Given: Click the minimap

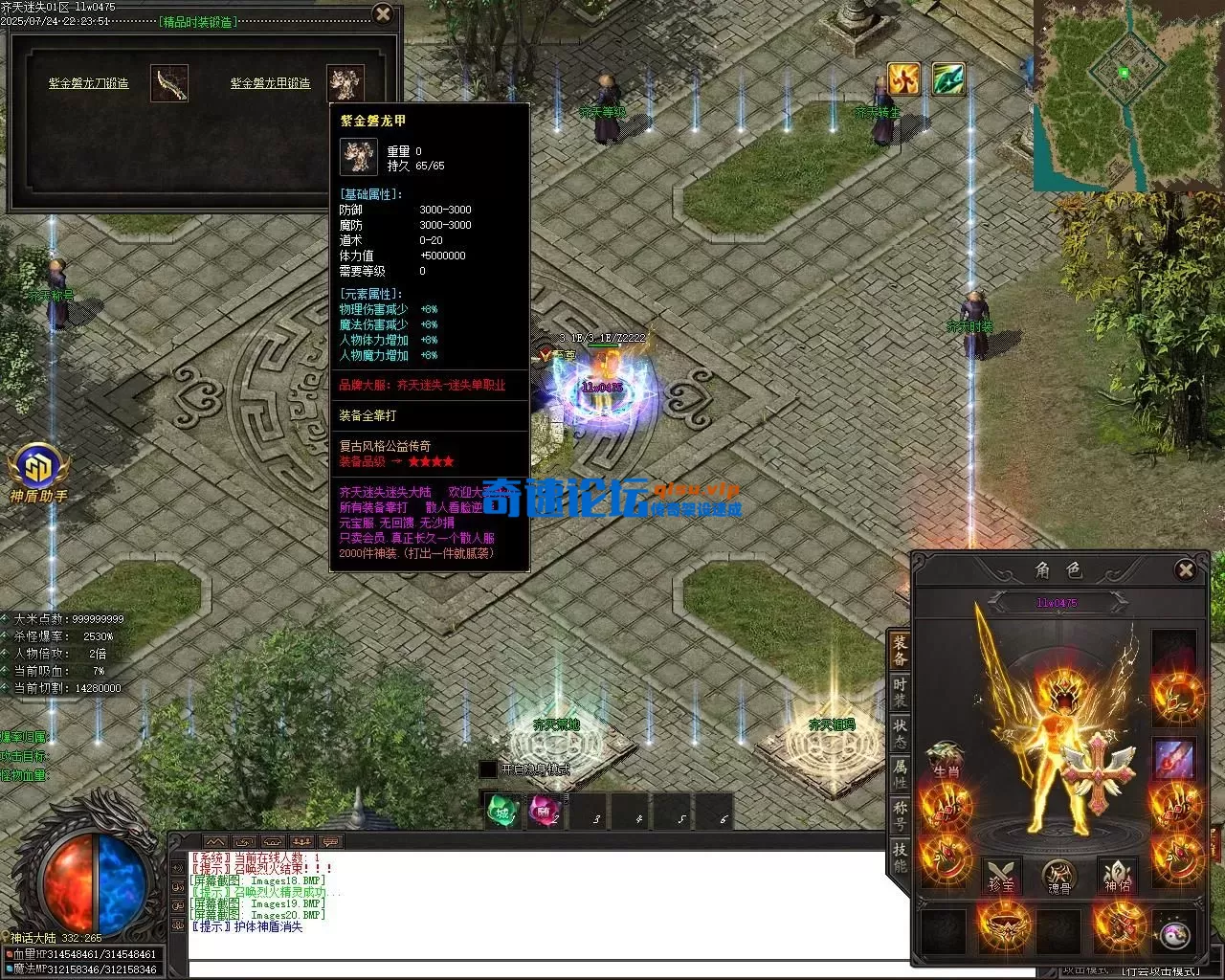Looking at the screenshot, I should pyautogui.click(x=1128, y=94).
